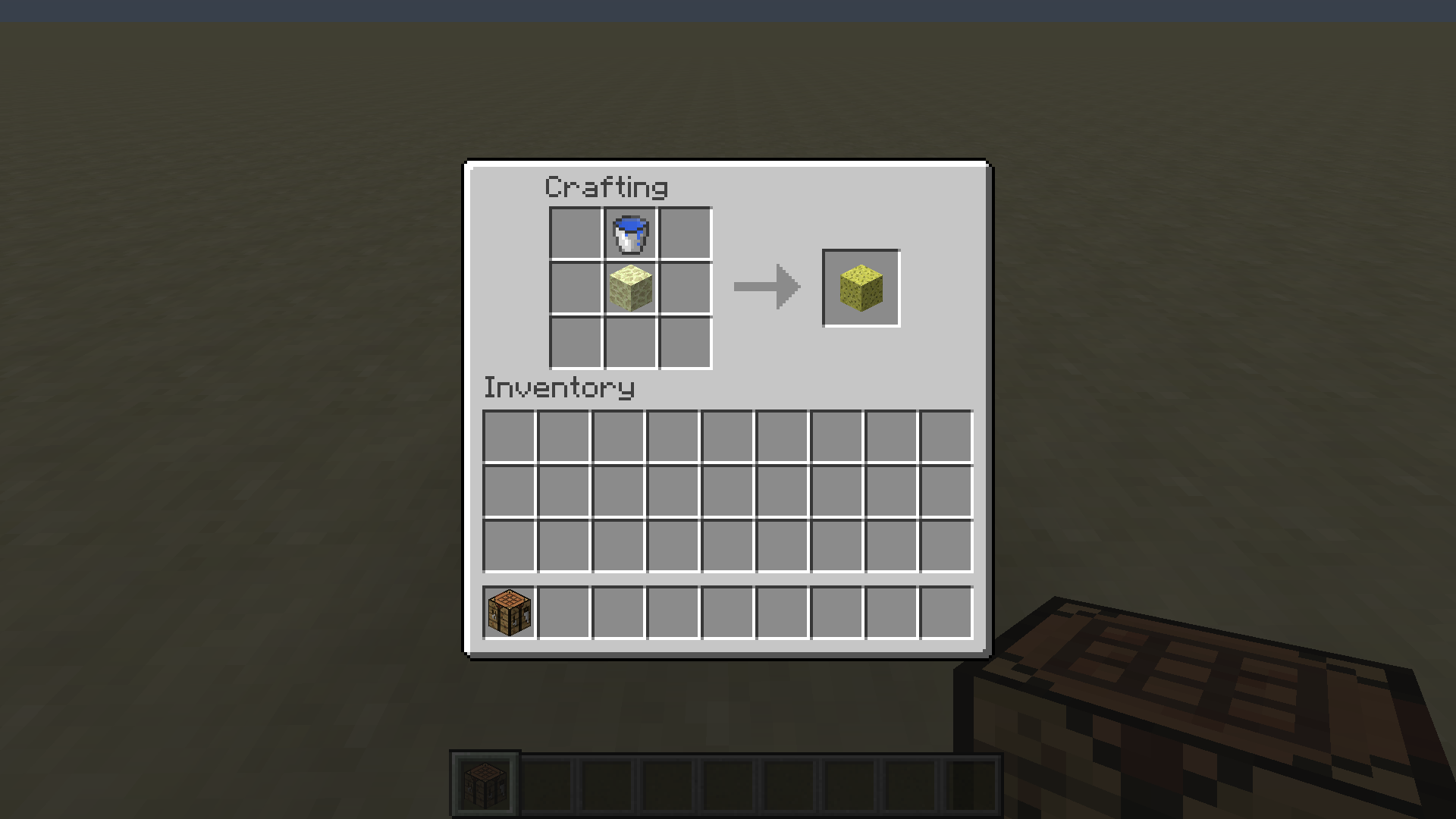Click the last slot of the bottom inventory row
The image size is (1456, 819).
[x=946, y=613]
